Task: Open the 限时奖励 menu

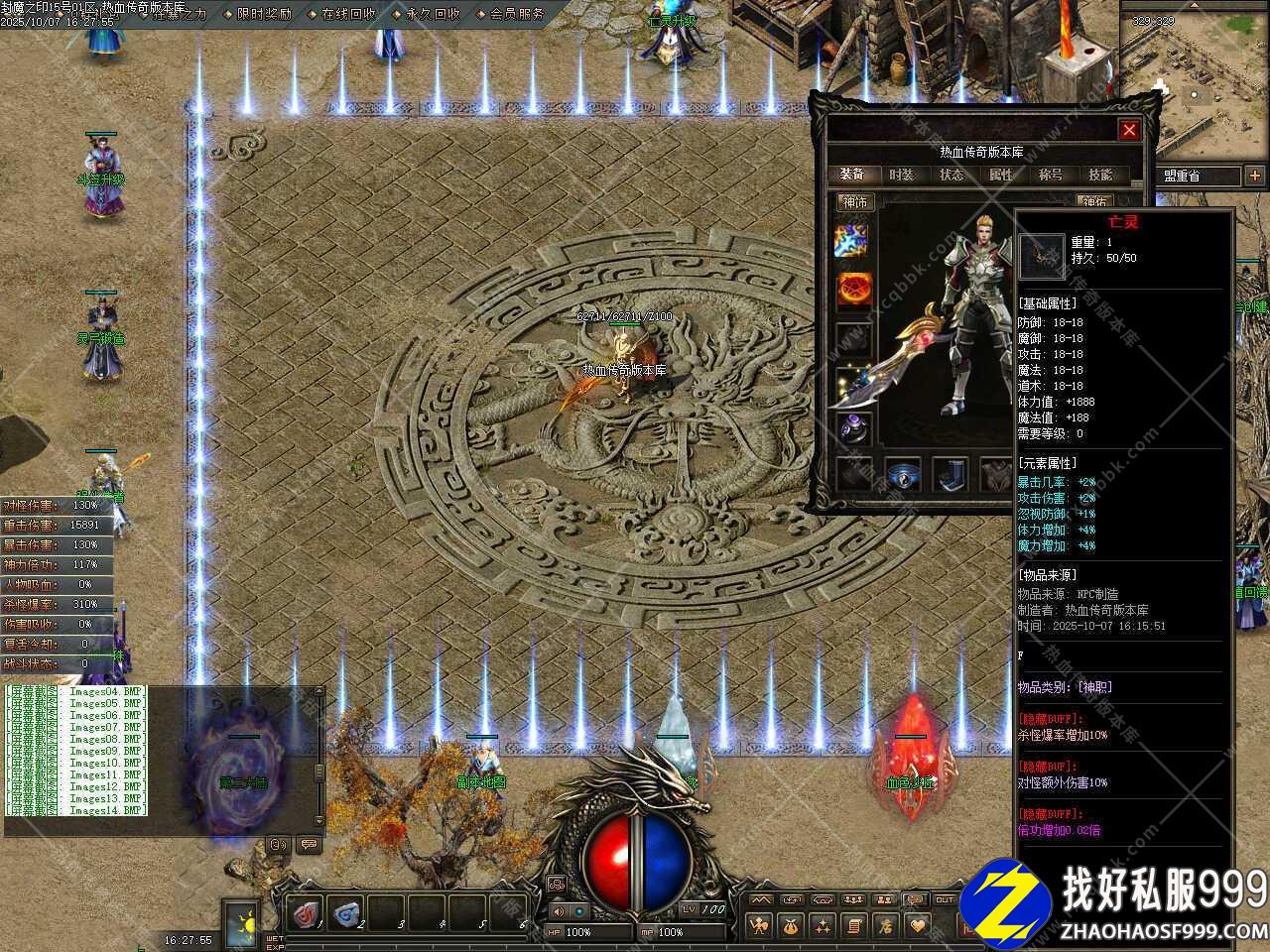Action: [x=264, y=14]
